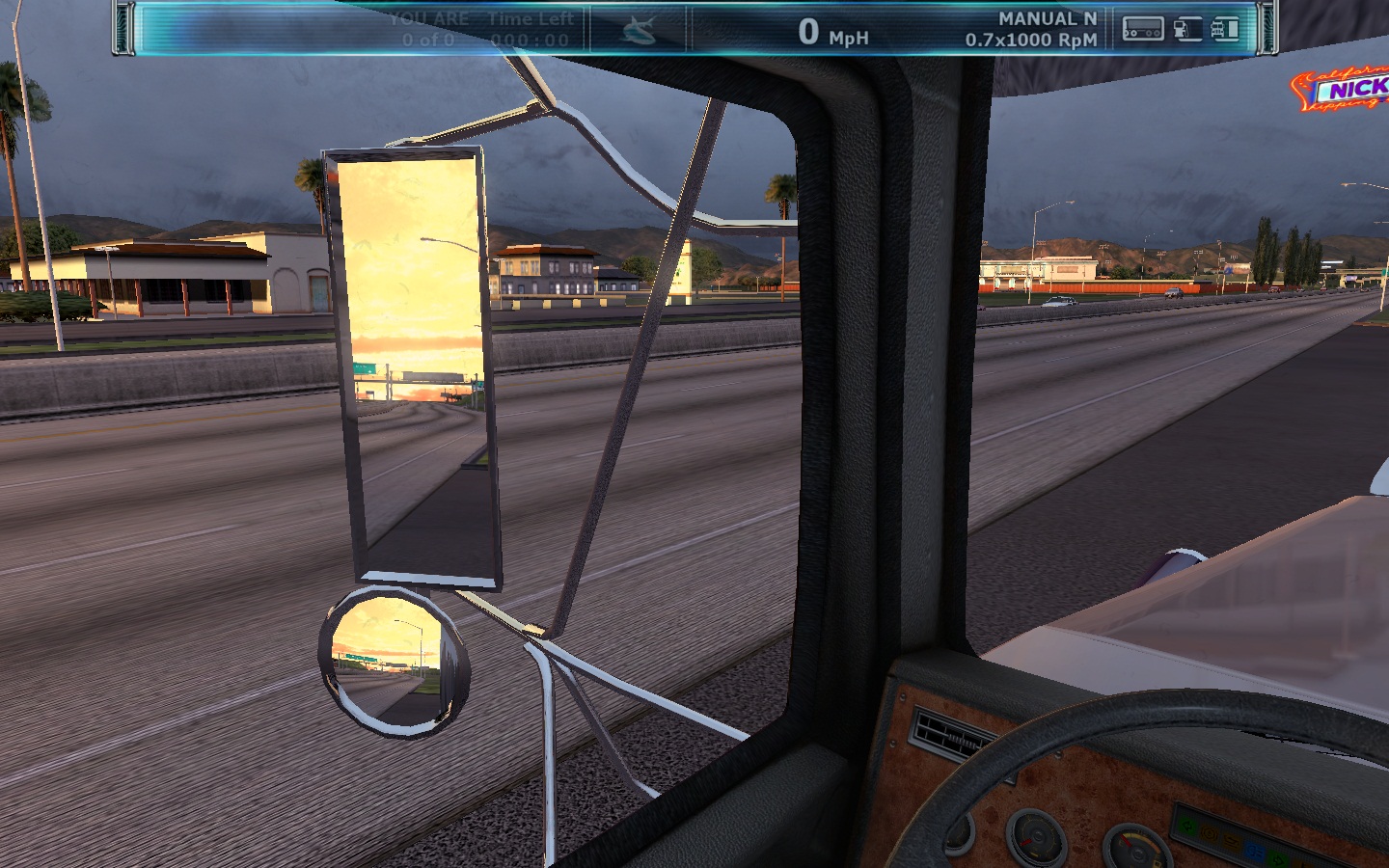Select the fuel pump icon
1389x868 pixels.
pos(1187,29)
